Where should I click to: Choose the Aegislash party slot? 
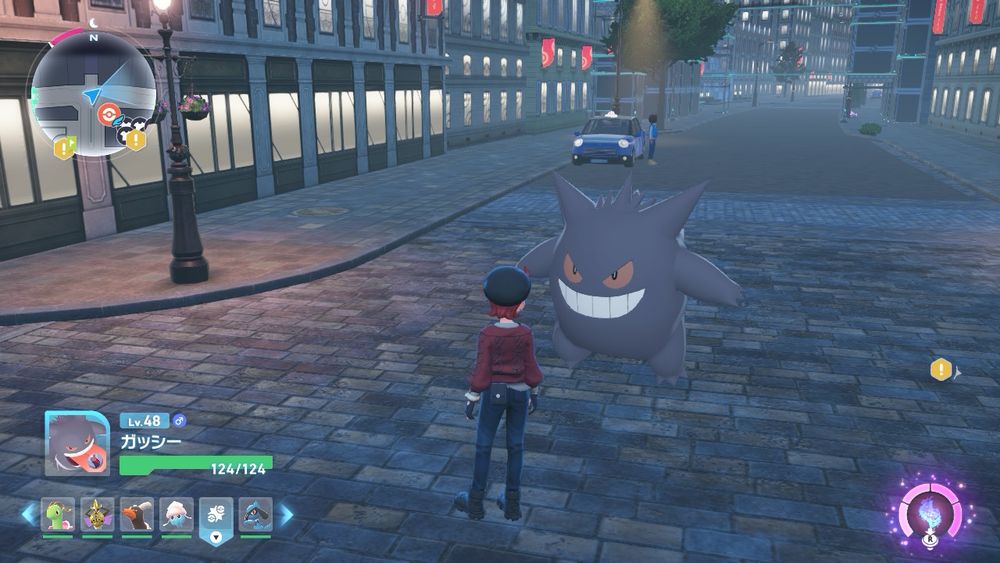point(97,514)
